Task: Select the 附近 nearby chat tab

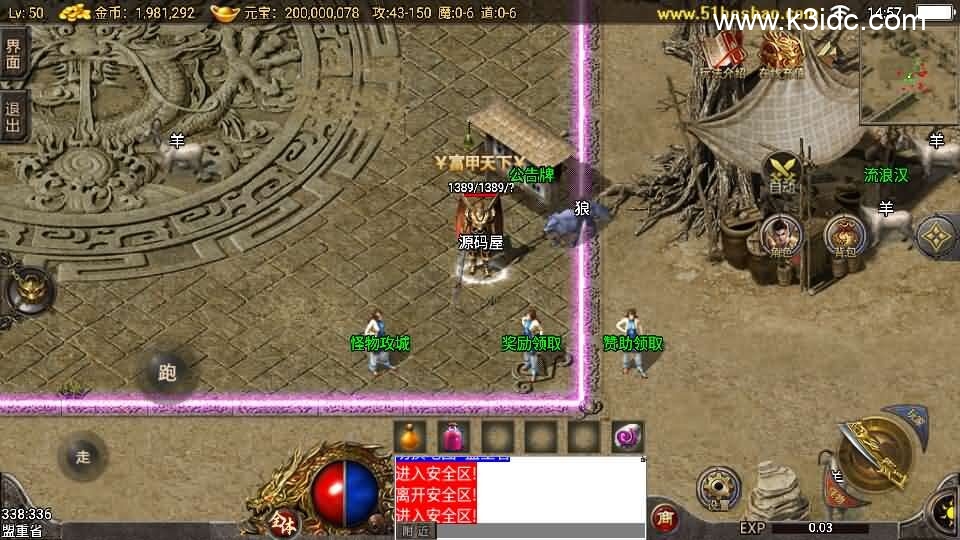Action: pos(415,531)
